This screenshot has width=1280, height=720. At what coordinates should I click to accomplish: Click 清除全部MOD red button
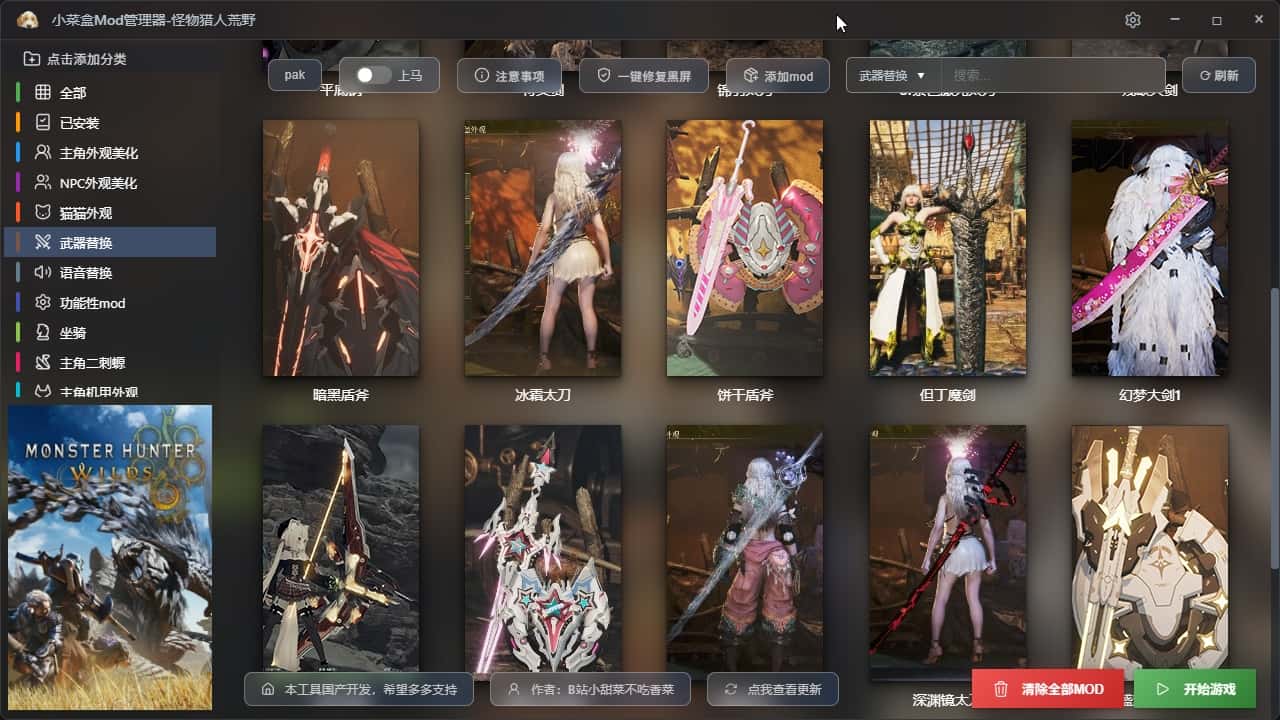pyautogui.click(x=1047, y=689)
